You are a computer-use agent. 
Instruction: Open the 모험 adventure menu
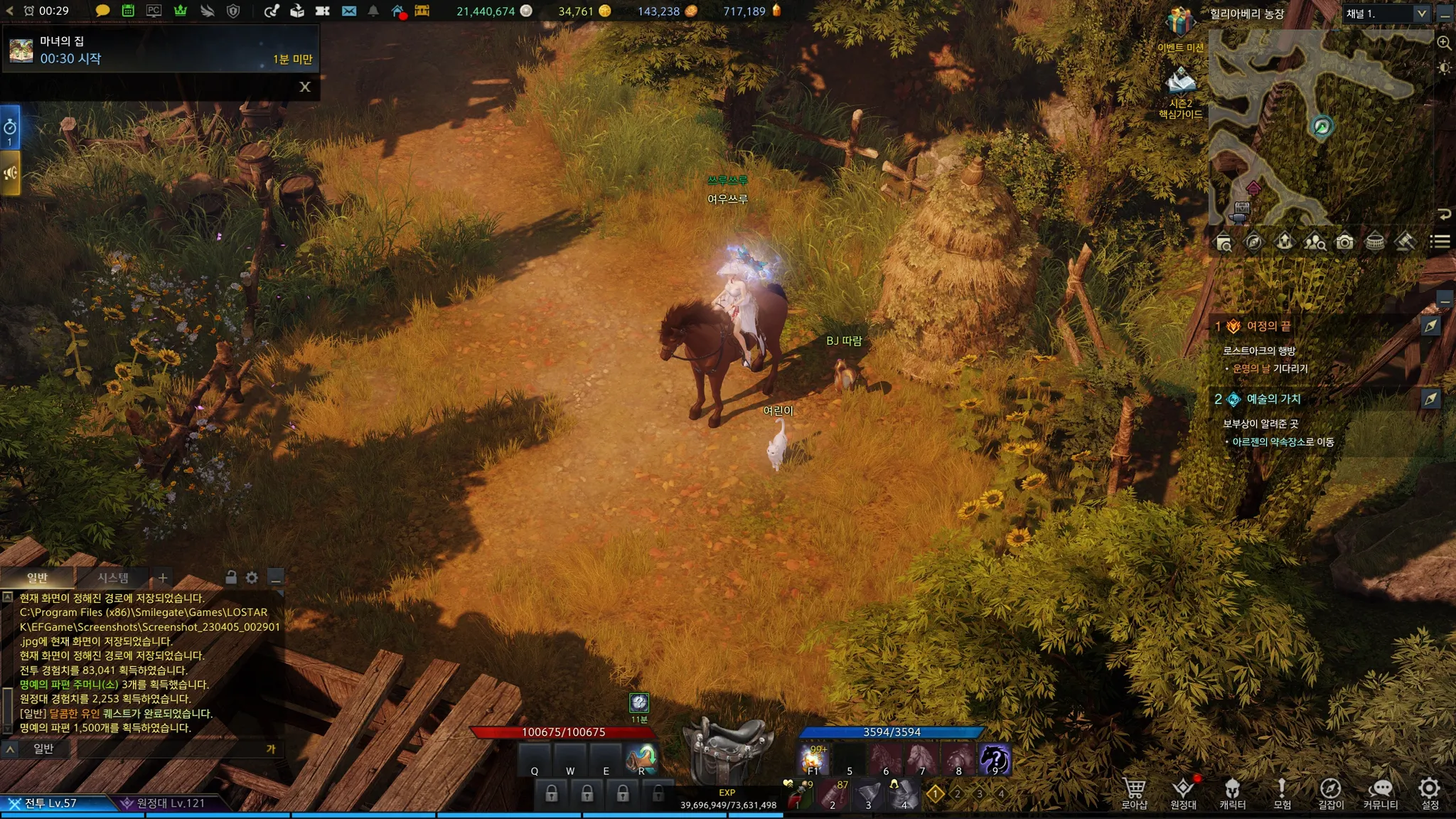click(1281, 792)
